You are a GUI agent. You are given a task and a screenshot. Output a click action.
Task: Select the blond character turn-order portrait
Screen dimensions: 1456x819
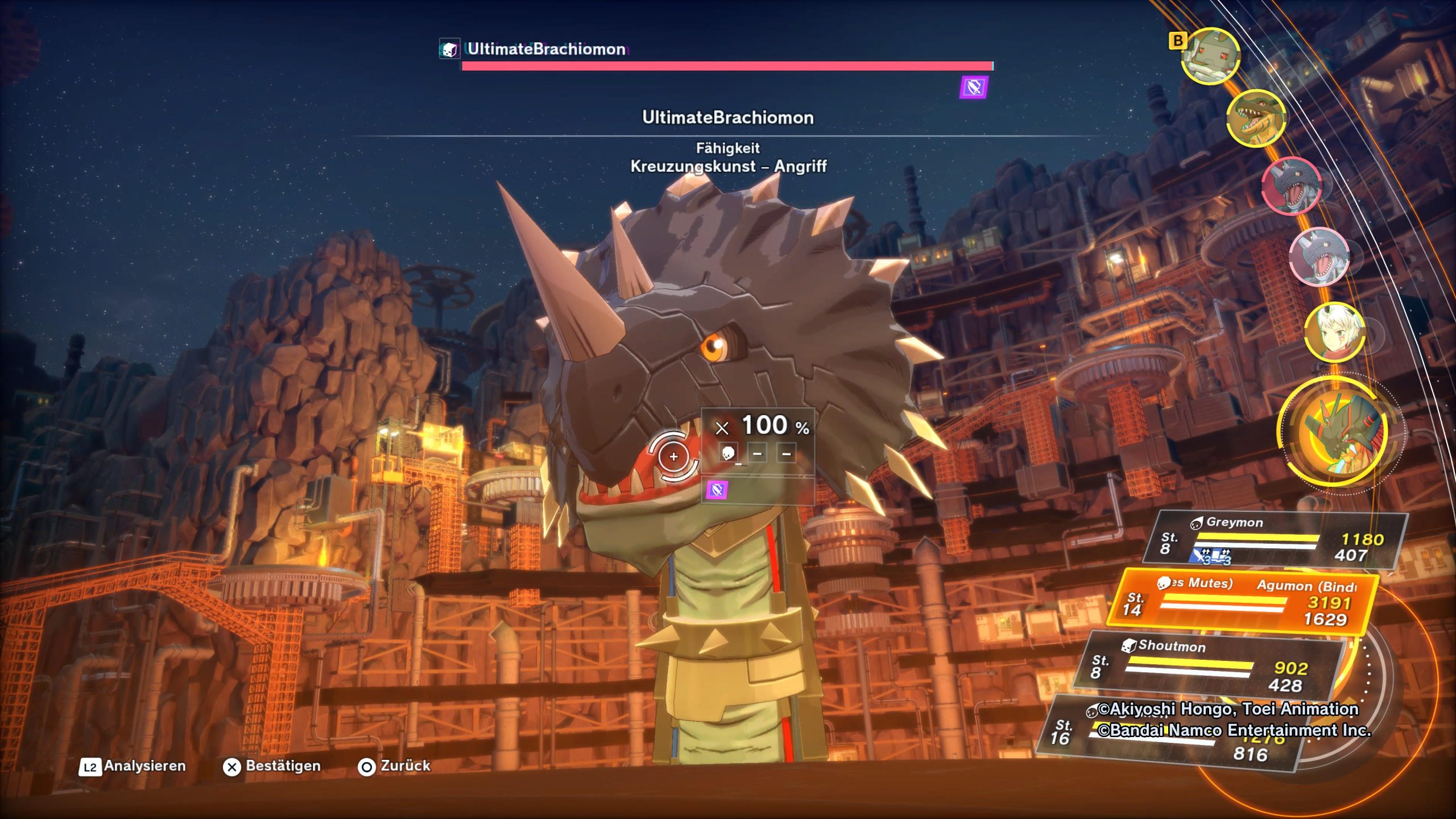(x=1333, y=333)
